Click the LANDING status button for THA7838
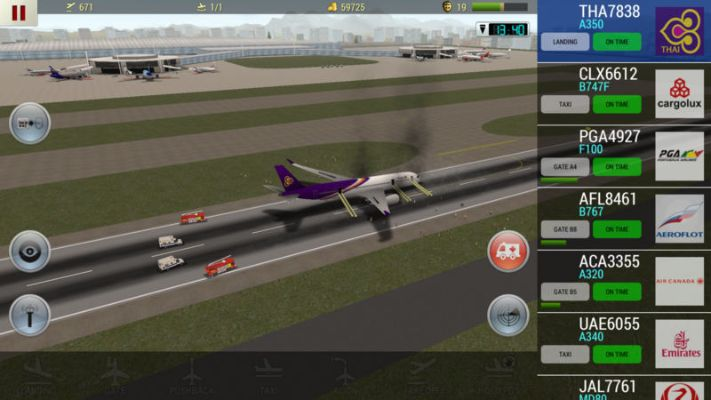The width and height of the screenshot is (711, 400). tap(565, 42)
